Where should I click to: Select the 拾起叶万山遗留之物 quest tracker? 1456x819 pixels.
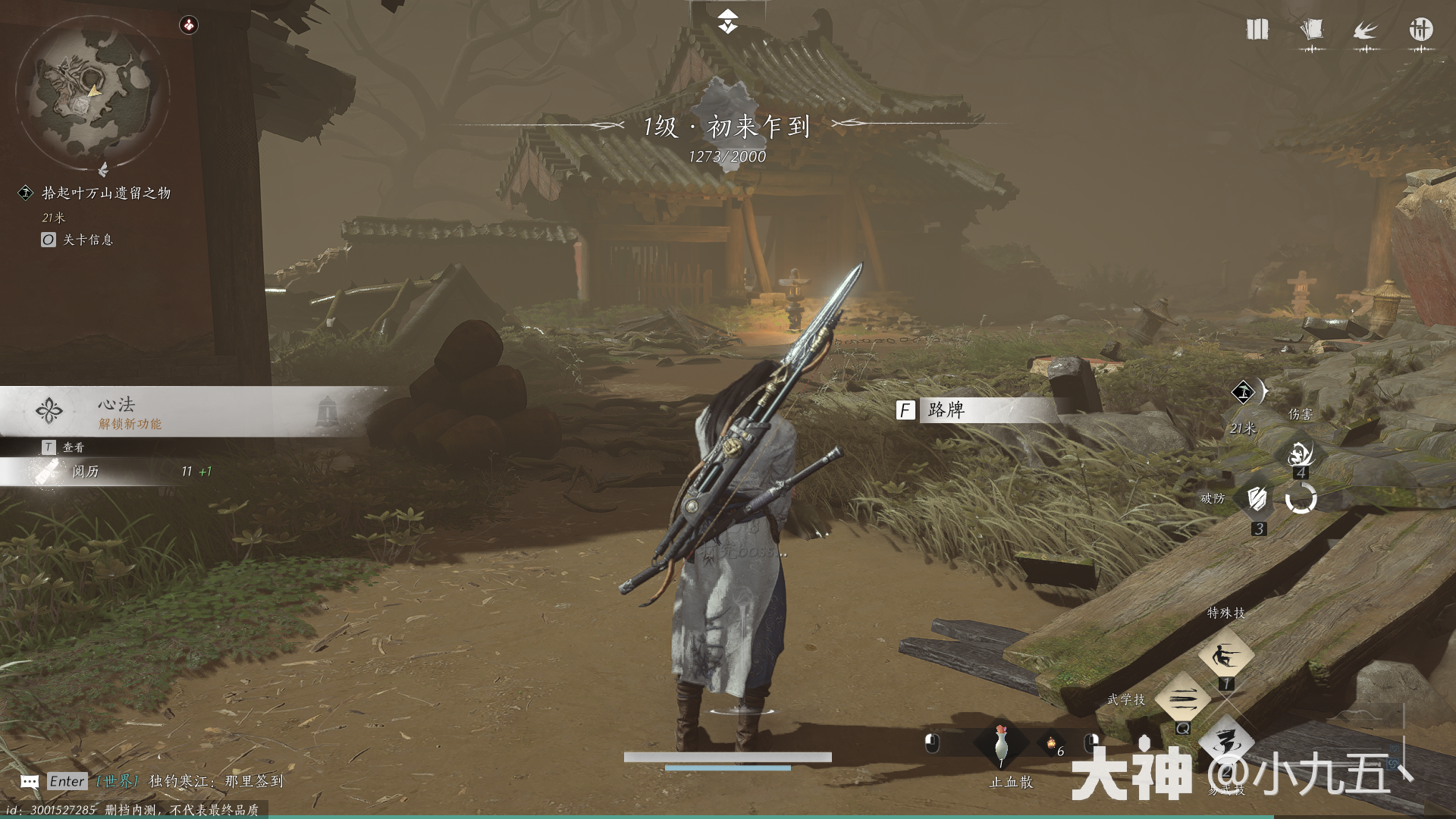pos(105,193)
